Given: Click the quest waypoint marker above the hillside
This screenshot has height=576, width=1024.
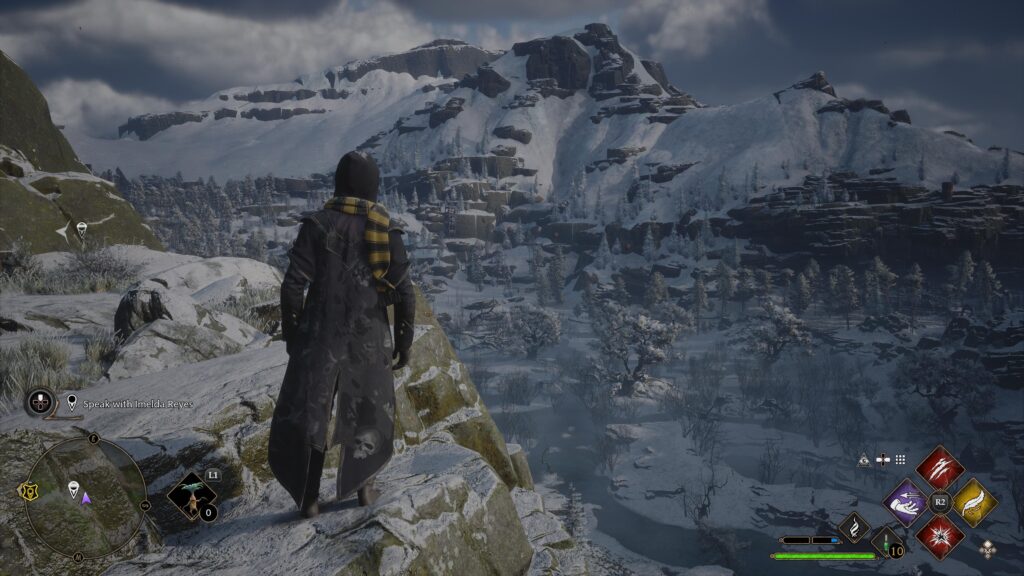Looking at the screenshot, I should click(x=81, y=229).
